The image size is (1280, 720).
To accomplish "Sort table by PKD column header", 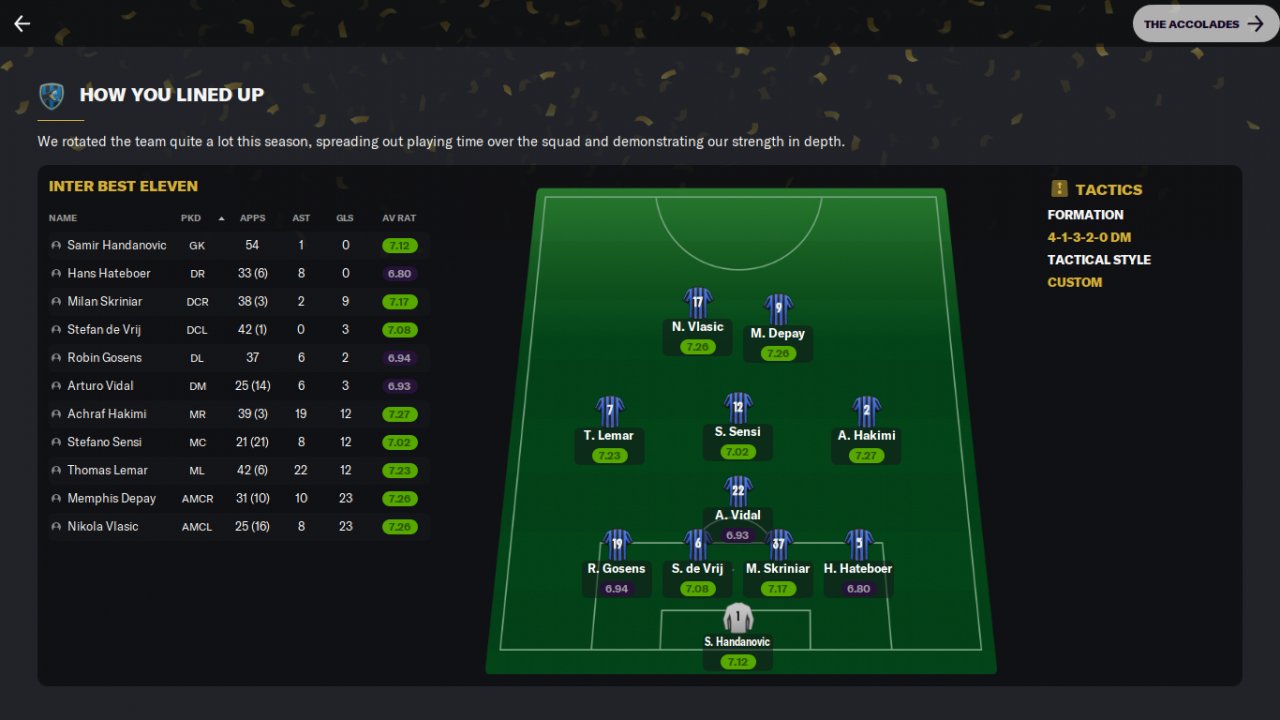I will 191,218.
